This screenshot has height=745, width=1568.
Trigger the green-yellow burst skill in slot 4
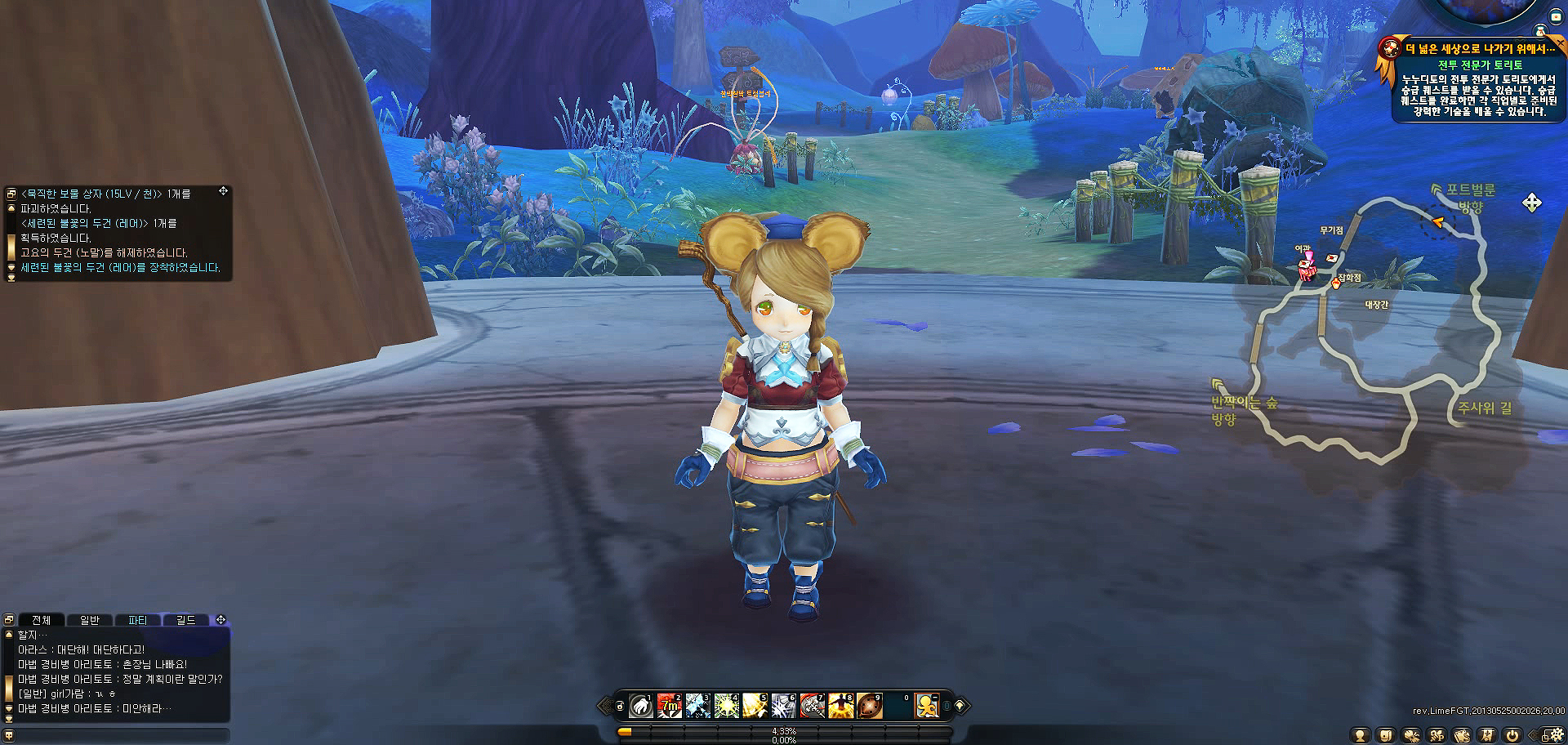click(727, 706)
